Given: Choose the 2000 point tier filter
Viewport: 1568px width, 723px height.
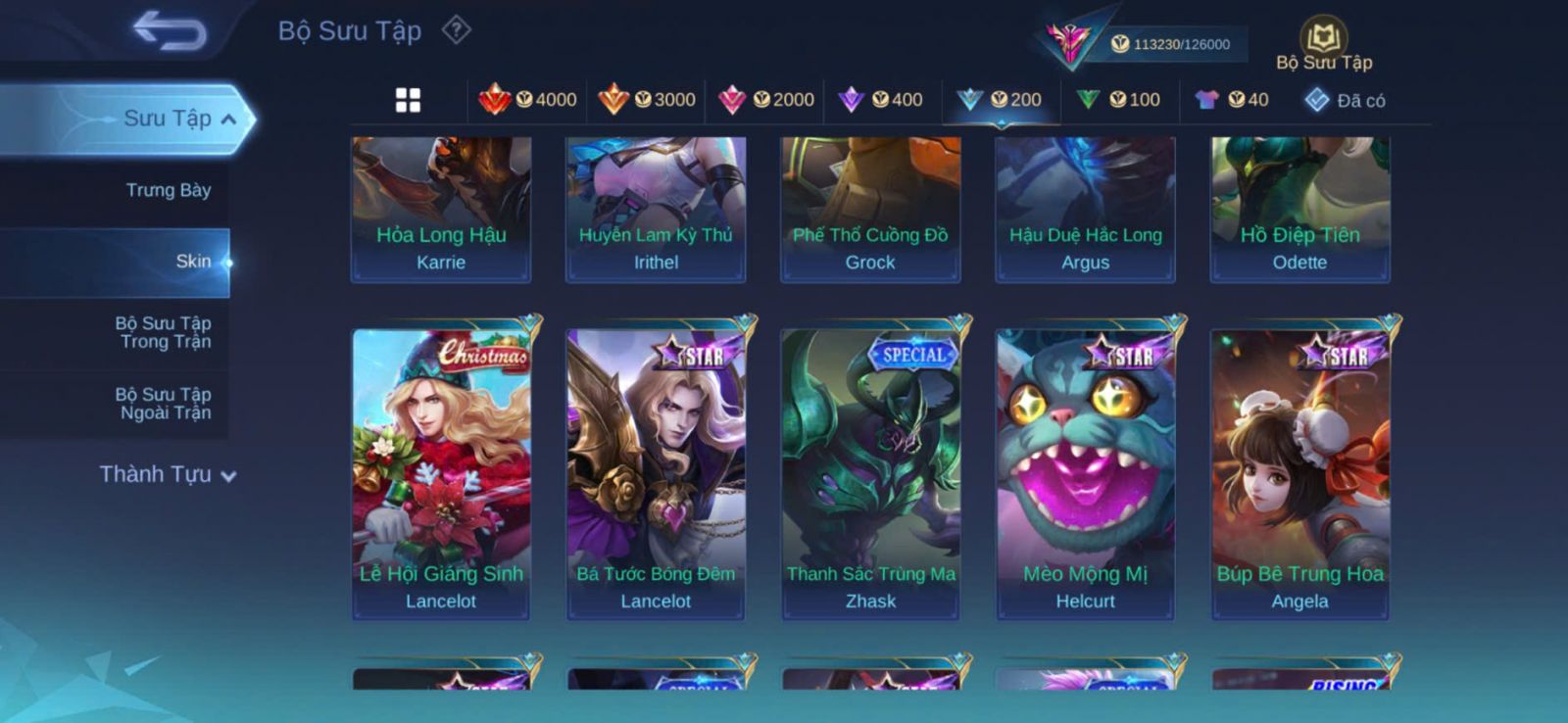Looking at the screenshot, I should [x=766, y=100].
